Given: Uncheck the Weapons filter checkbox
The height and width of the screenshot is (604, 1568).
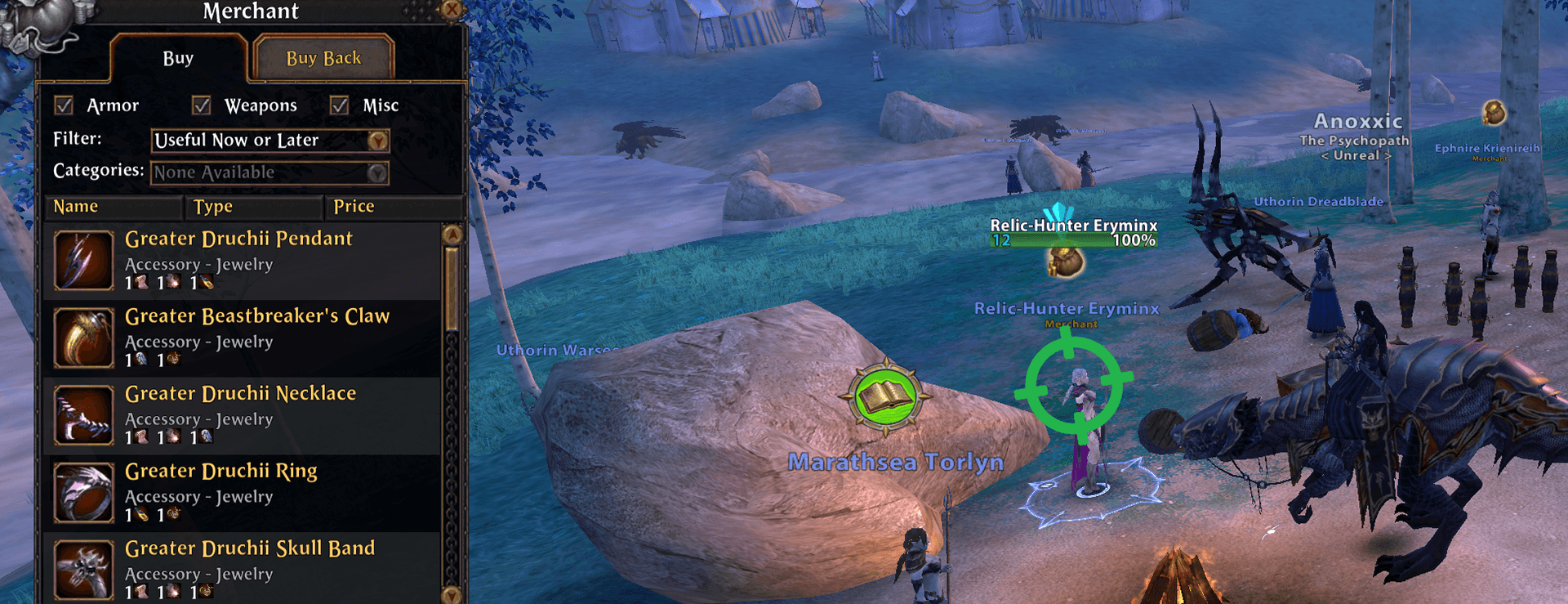Looking at the screenshot, I should [202, 105].
